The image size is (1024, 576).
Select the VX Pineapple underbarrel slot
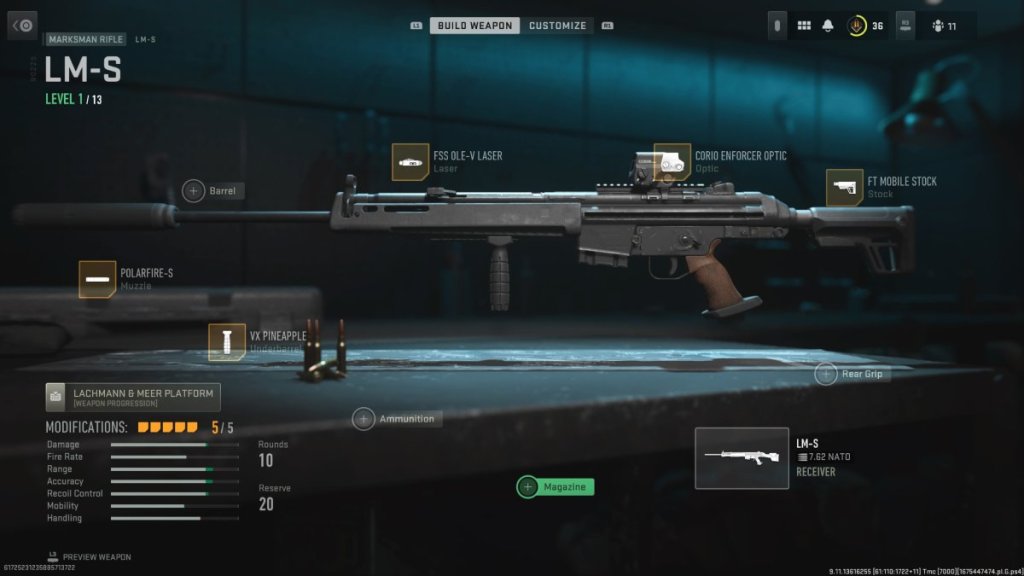(227, 342)
